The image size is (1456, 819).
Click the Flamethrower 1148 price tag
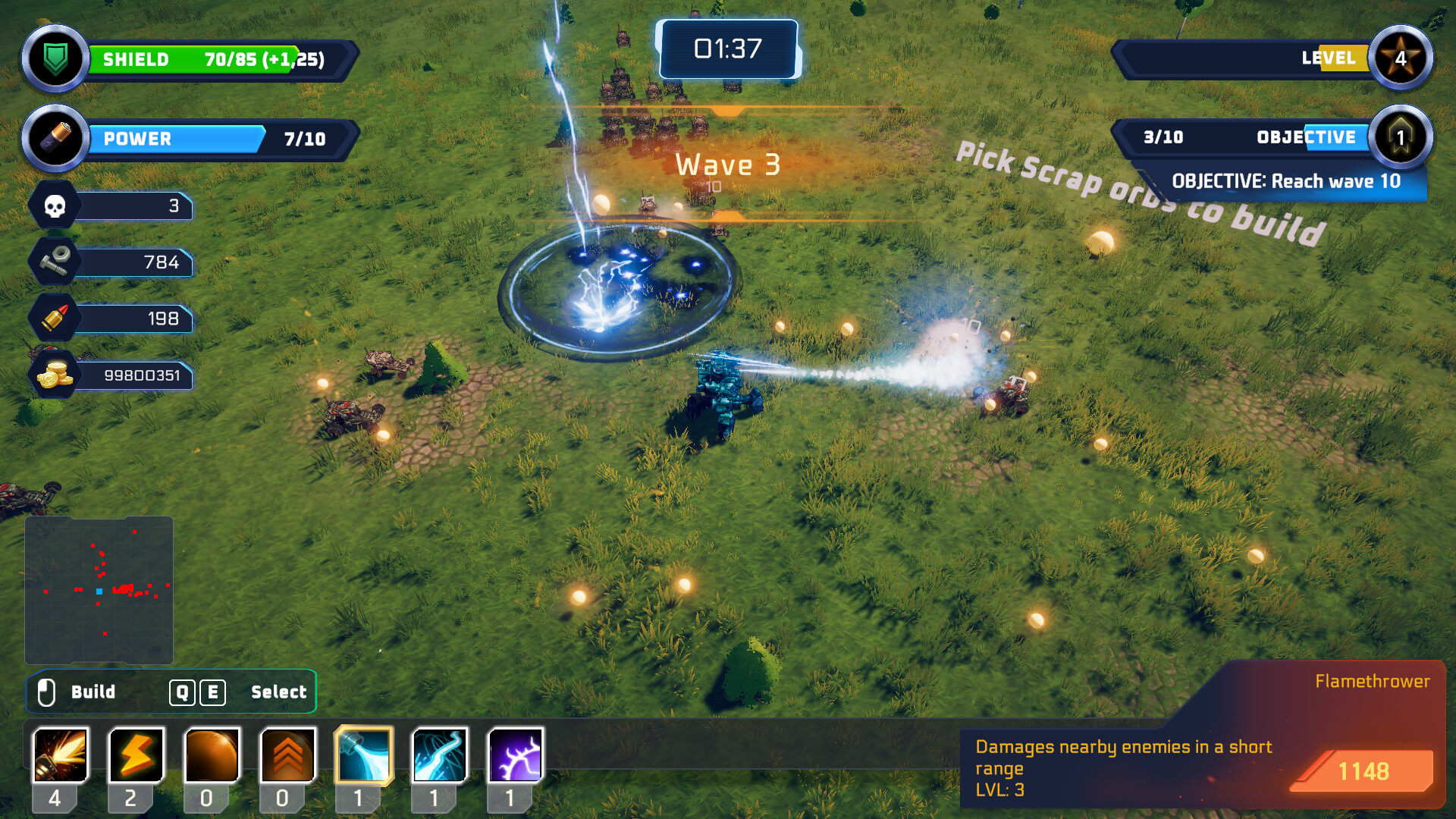(1363, 771)
